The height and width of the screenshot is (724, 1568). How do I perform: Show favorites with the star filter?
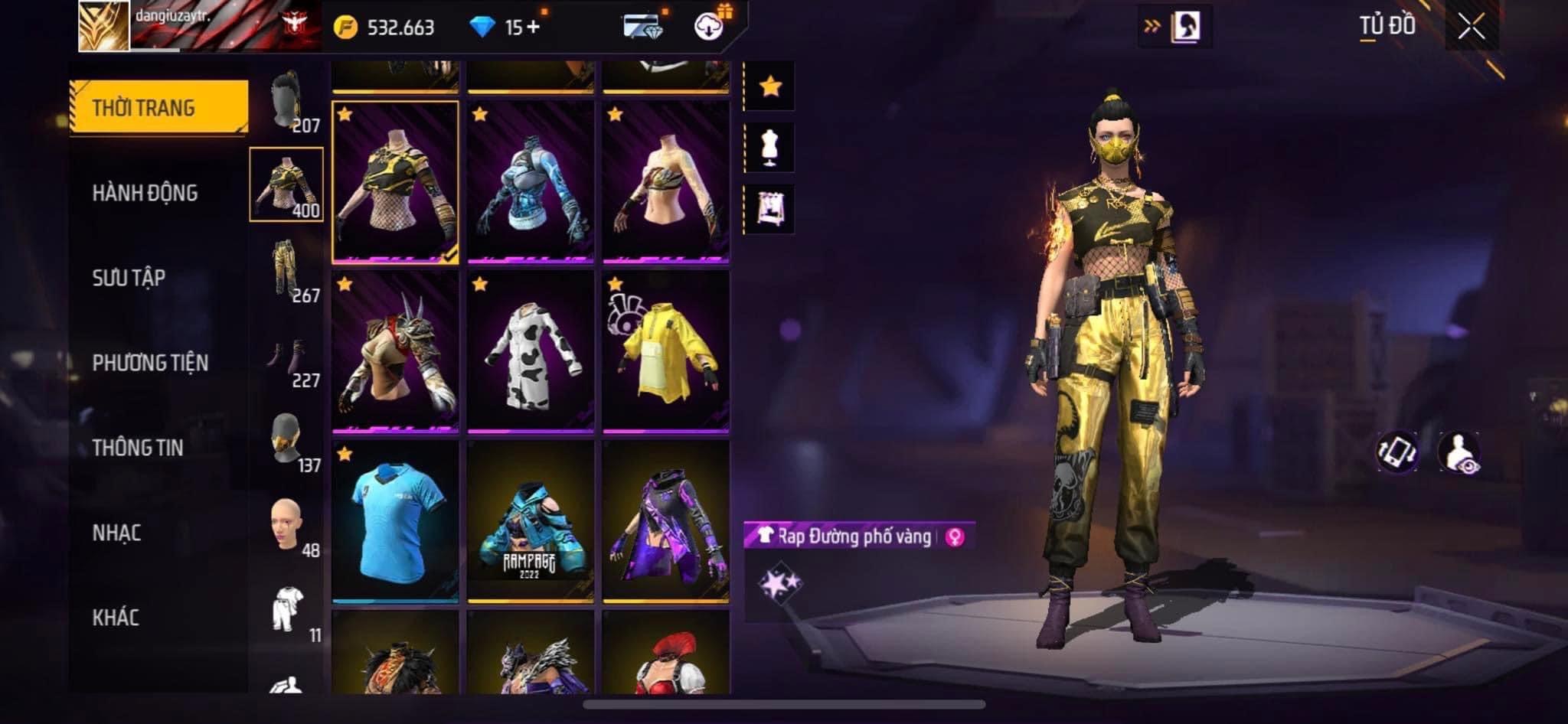point(770,86)
